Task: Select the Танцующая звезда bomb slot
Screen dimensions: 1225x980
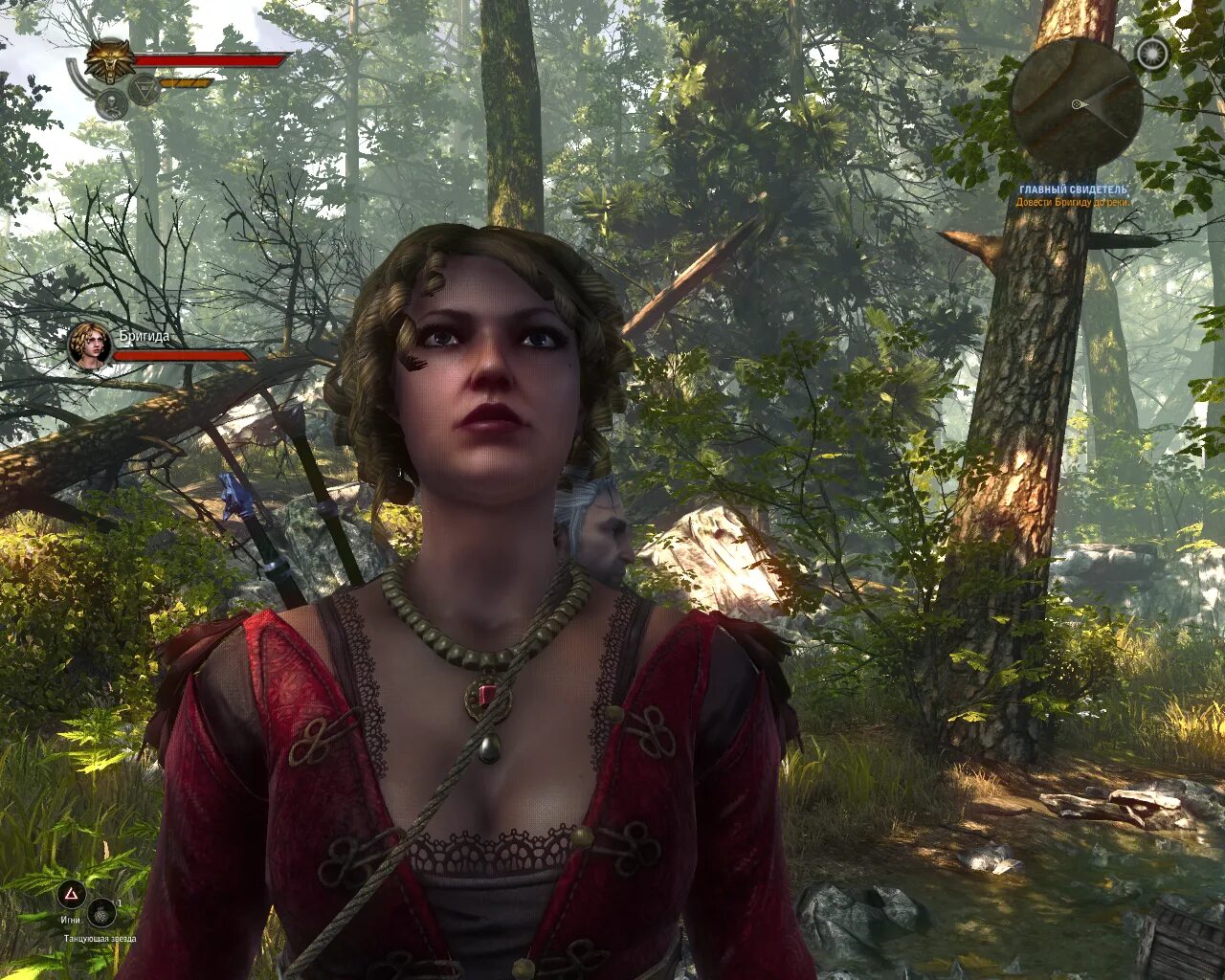Action: (x=101, y=912)
